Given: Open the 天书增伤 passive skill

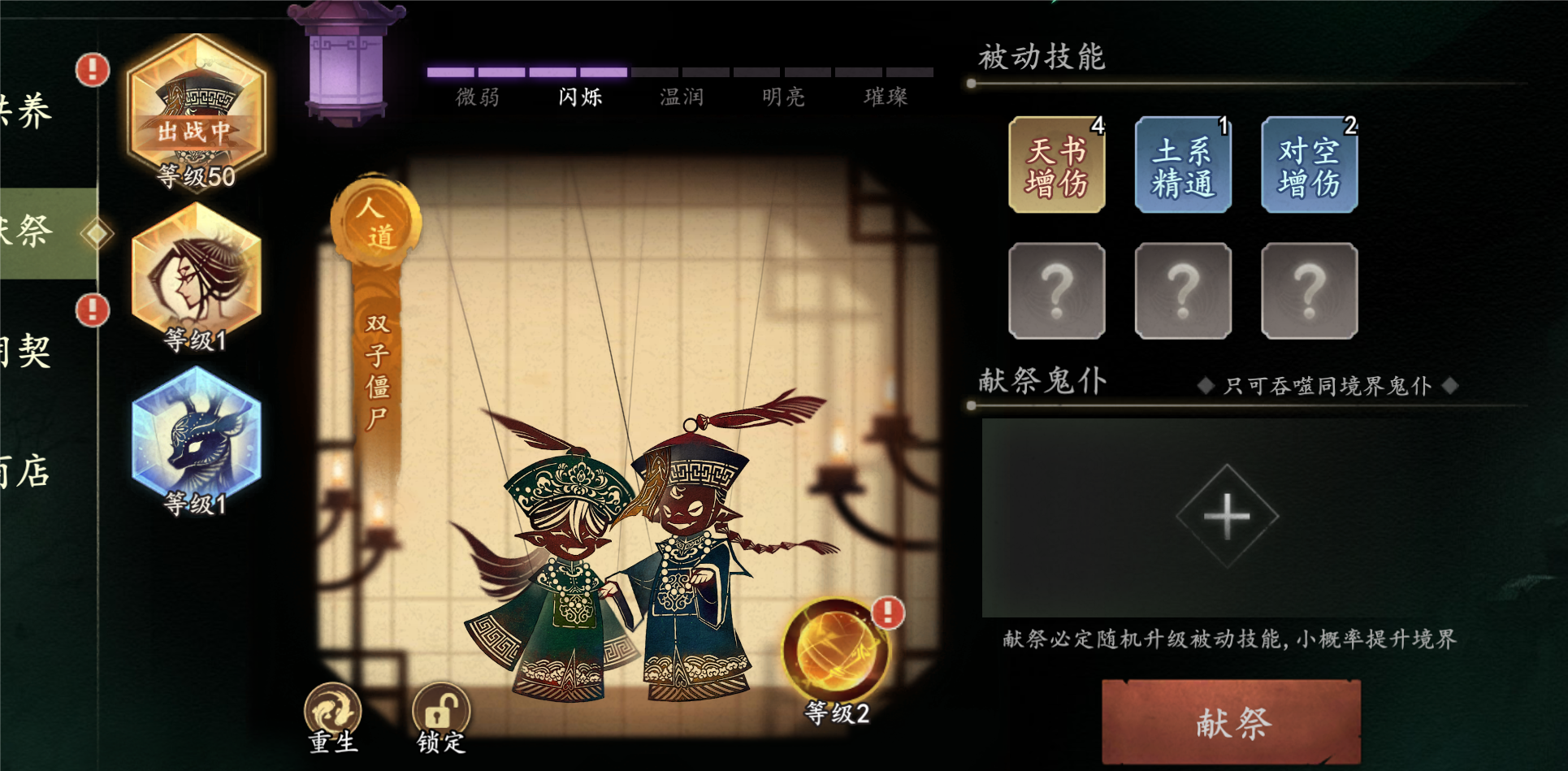Looking at the screenshot, I should click(1056, 165).
